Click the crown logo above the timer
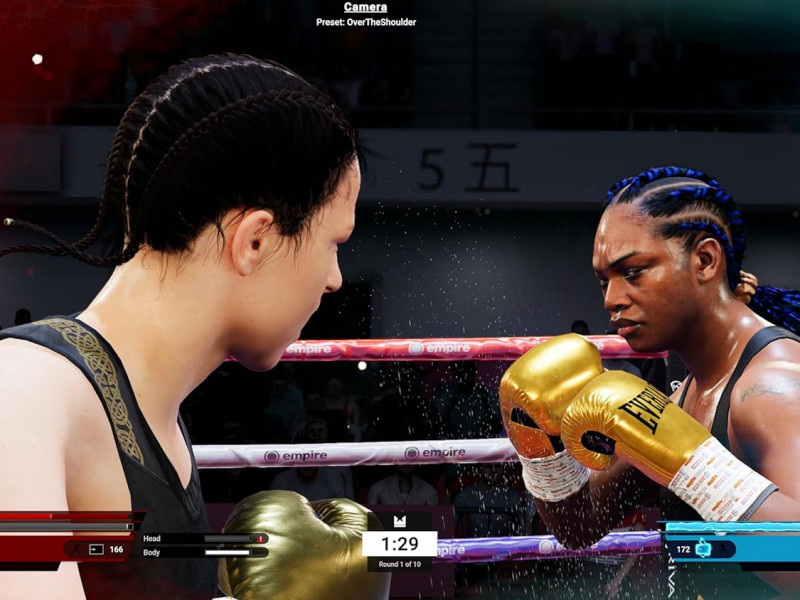Image resolution: width=800 pixels, height=600 pixels. 400,521
